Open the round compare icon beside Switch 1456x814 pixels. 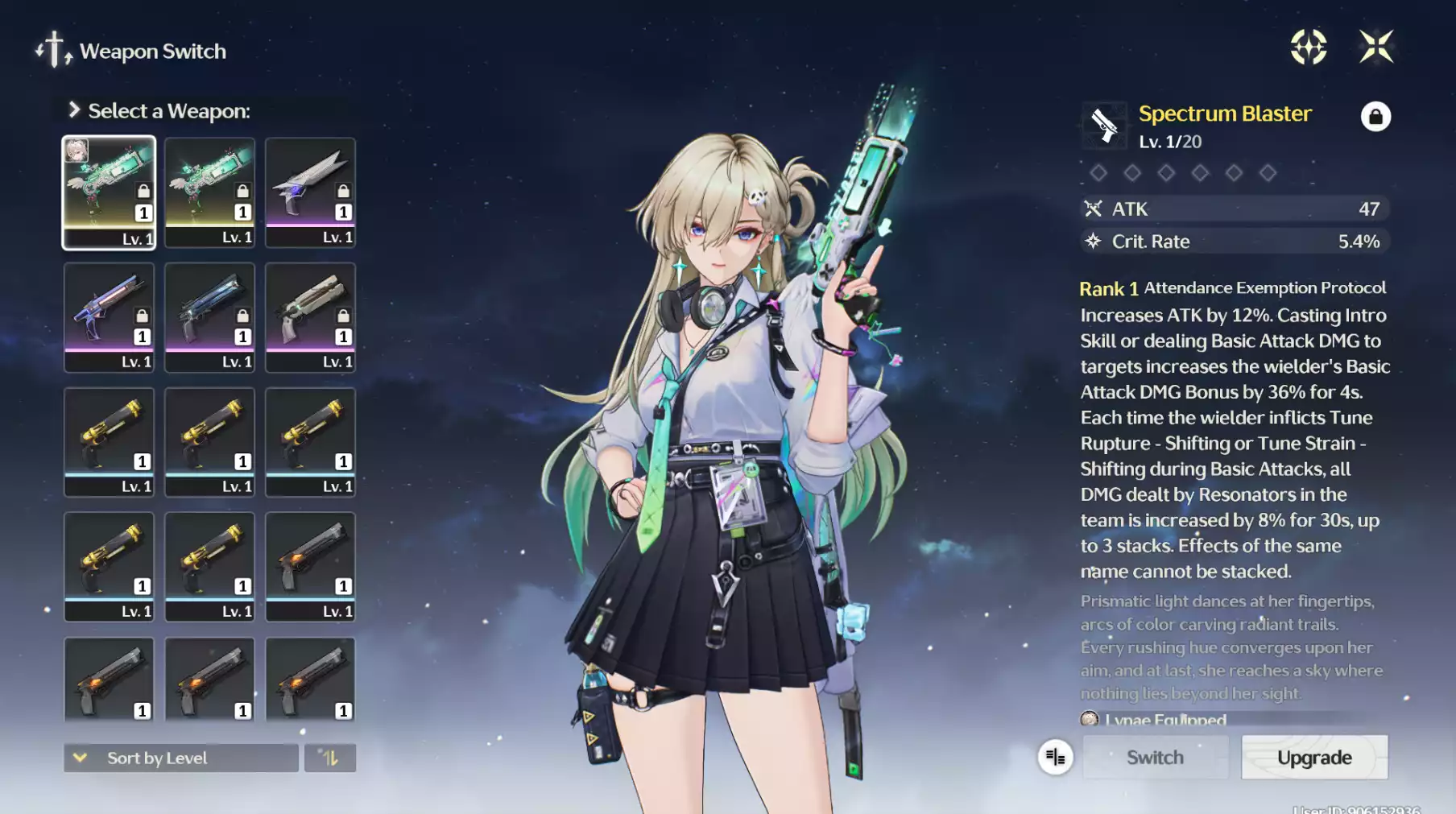pos(1055,757)
